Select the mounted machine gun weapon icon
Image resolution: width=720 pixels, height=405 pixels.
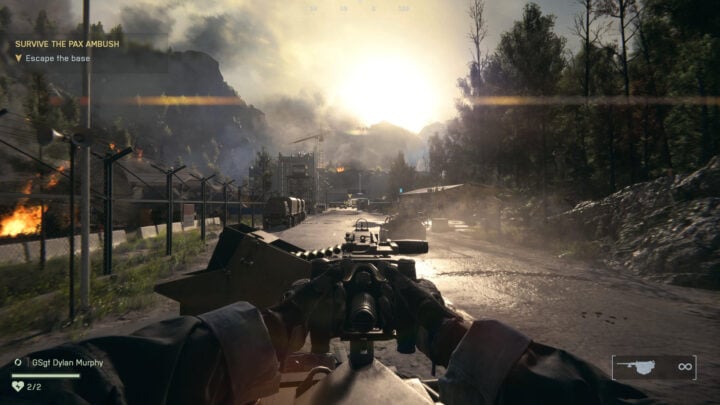tap(637, 367)
